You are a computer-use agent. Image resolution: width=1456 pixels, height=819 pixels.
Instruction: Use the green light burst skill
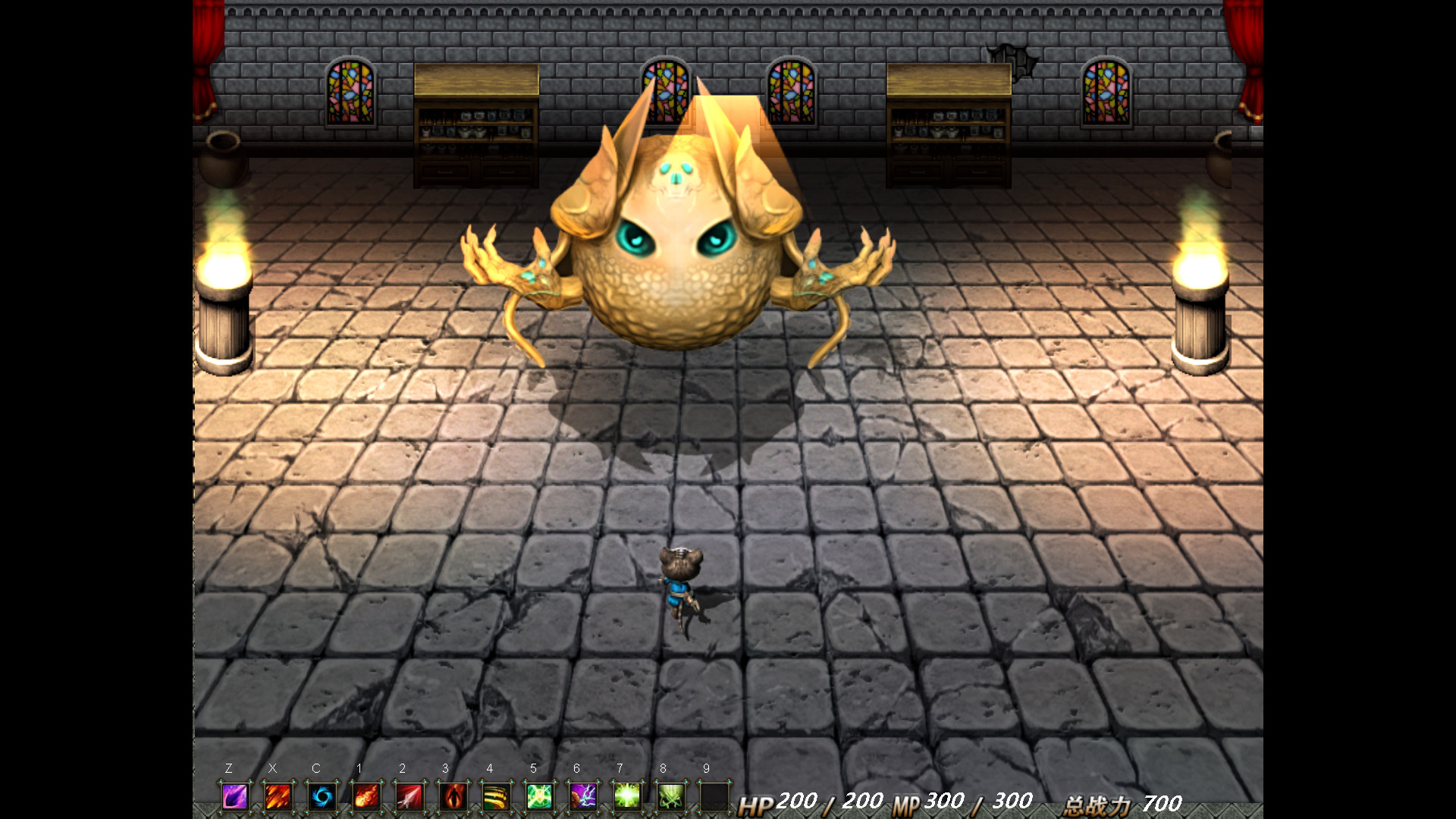(x=628, y=796)
